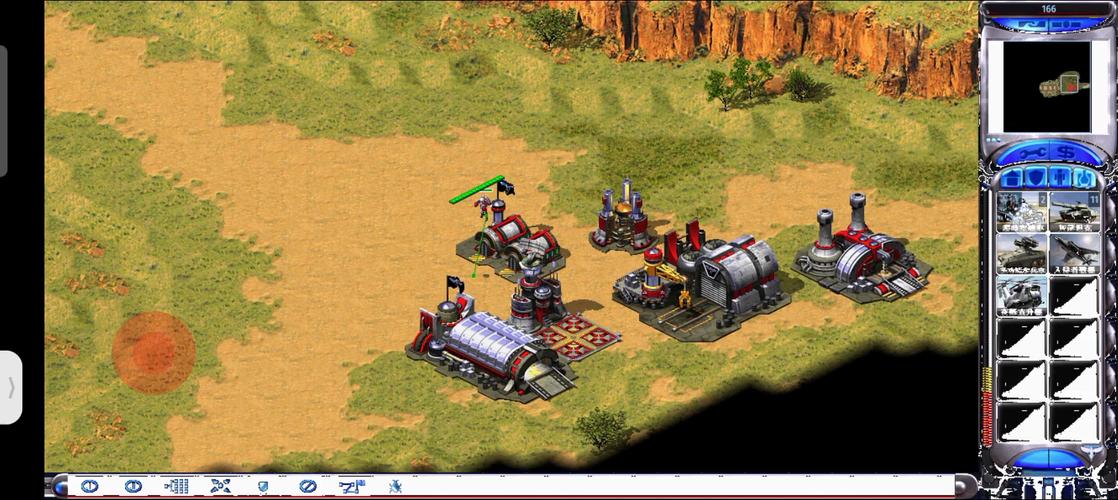This screenshot has width=1118, height=500.
Task: Open the infantry build tab
Action: [1058, 178]
